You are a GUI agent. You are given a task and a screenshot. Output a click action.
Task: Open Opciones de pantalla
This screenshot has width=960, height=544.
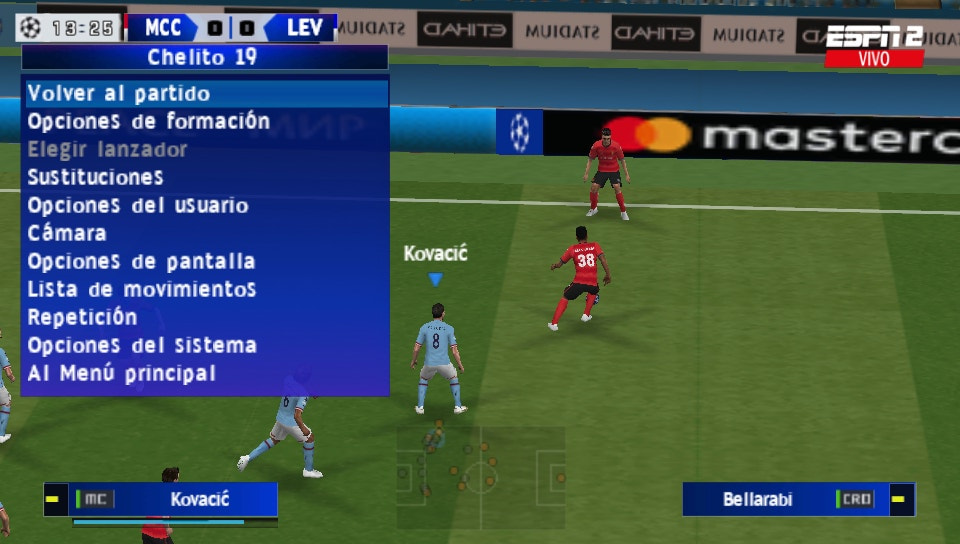click(x=141, y=262)
